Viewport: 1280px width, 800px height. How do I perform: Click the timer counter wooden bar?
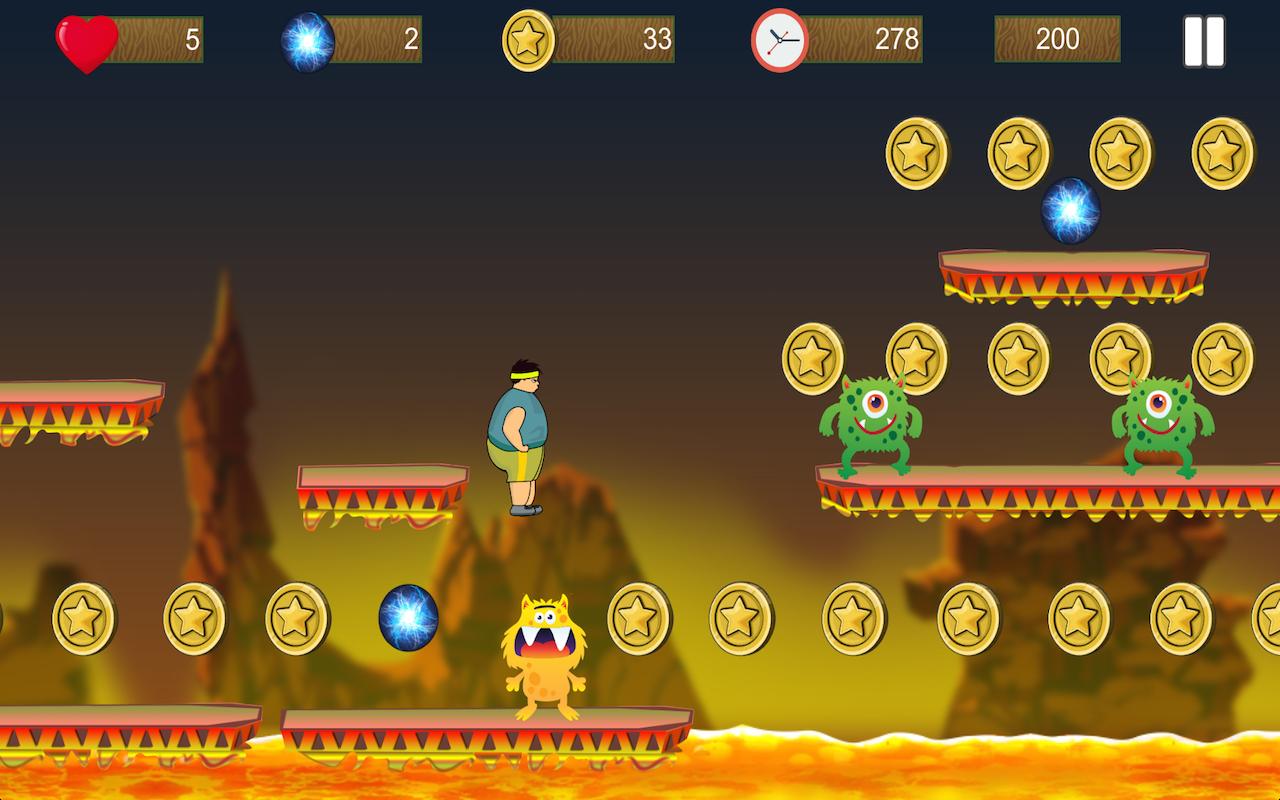pos(865,41)
